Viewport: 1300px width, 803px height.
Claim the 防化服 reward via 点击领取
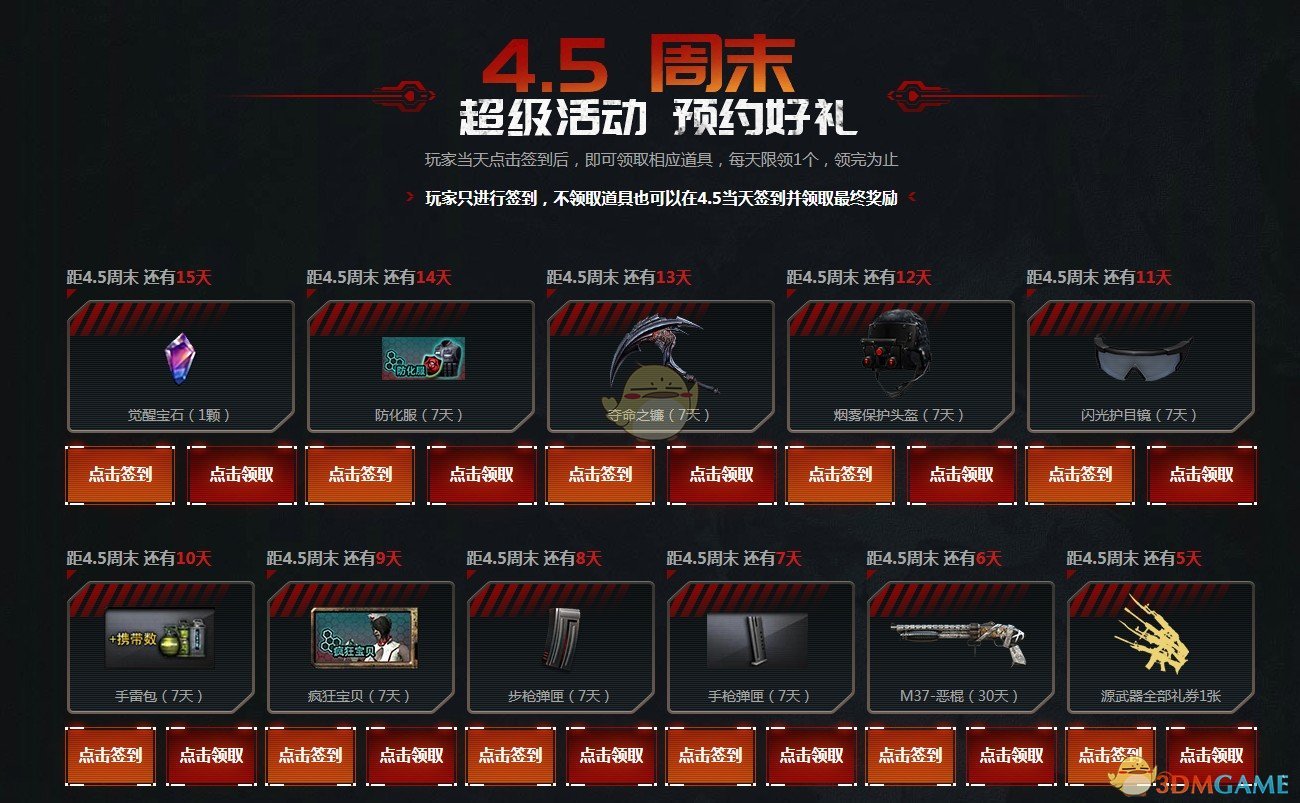480,475
